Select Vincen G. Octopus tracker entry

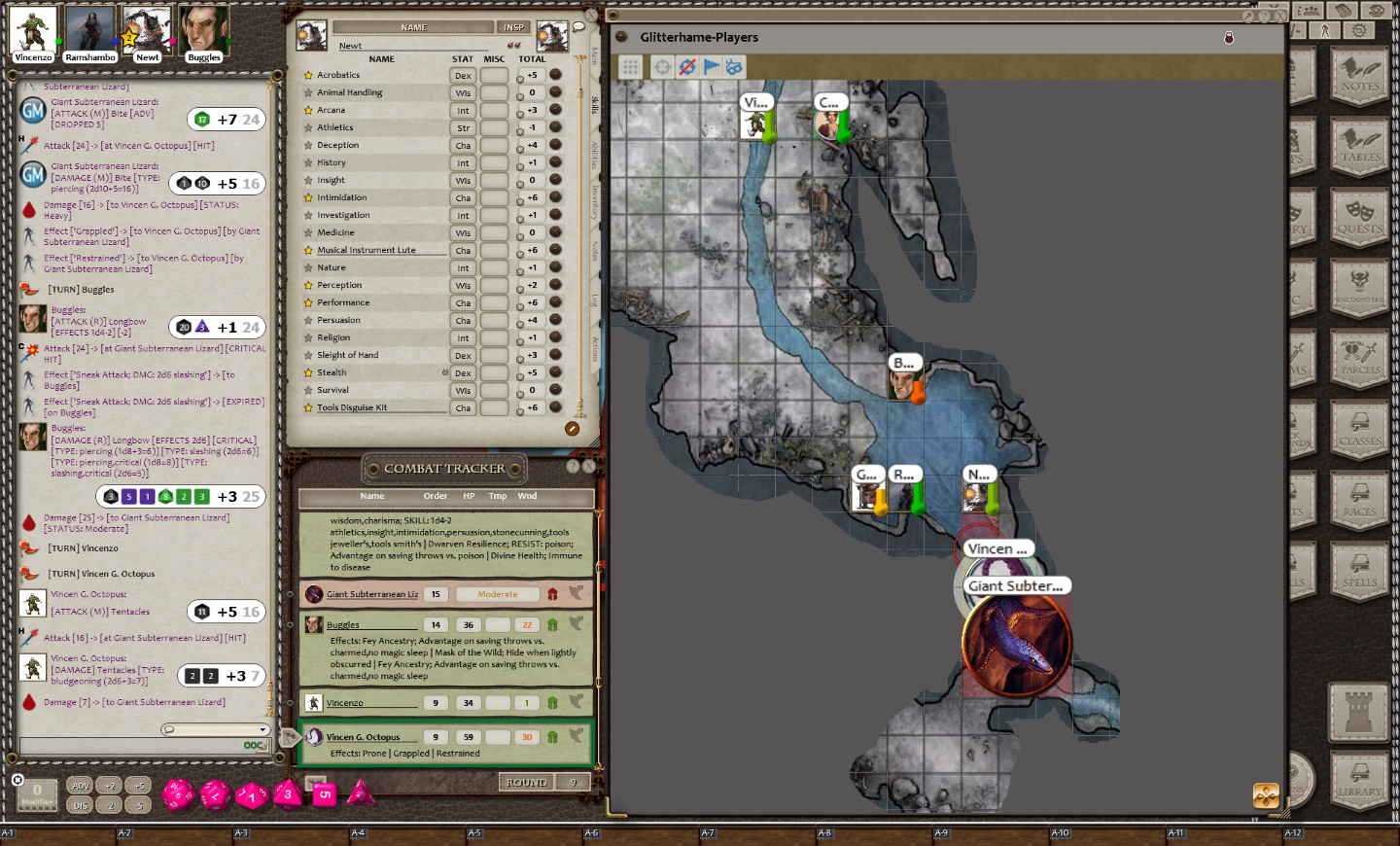363,737
